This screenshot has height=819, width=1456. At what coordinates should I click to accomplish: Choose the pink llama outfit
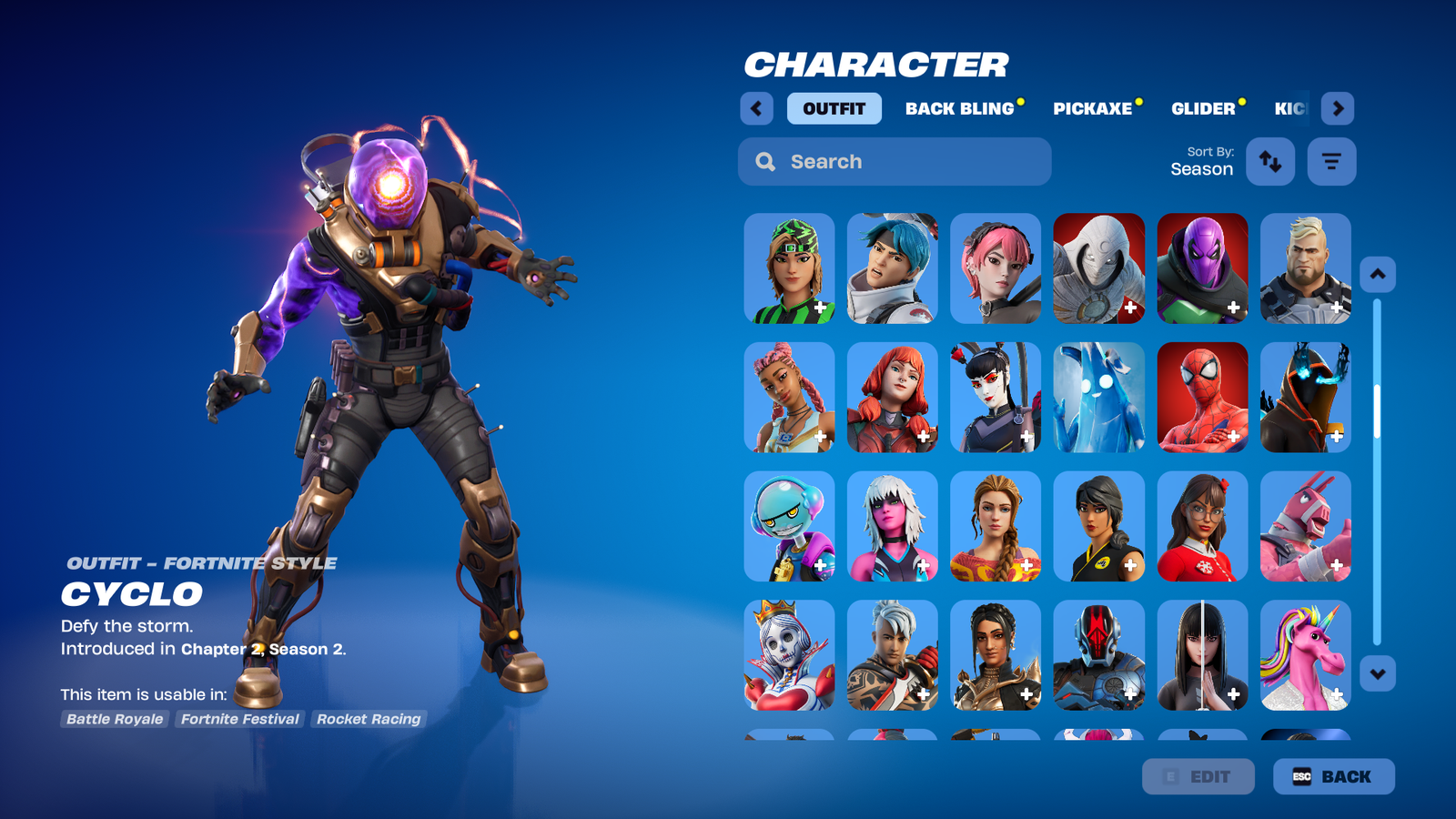[x=1305, y=526]
